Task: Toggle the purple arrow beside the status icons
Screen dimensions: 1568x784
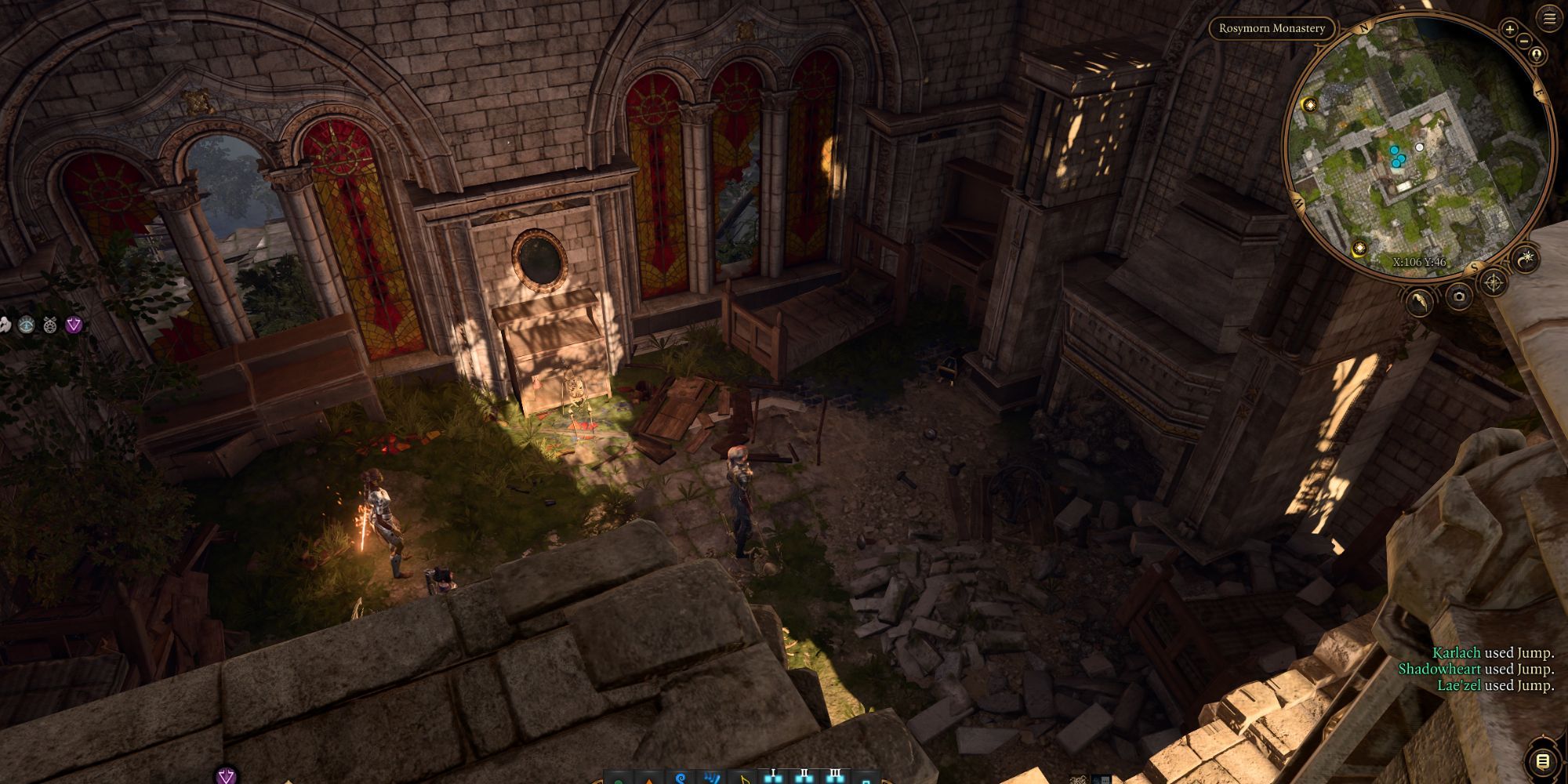Action: click(74, 325)
